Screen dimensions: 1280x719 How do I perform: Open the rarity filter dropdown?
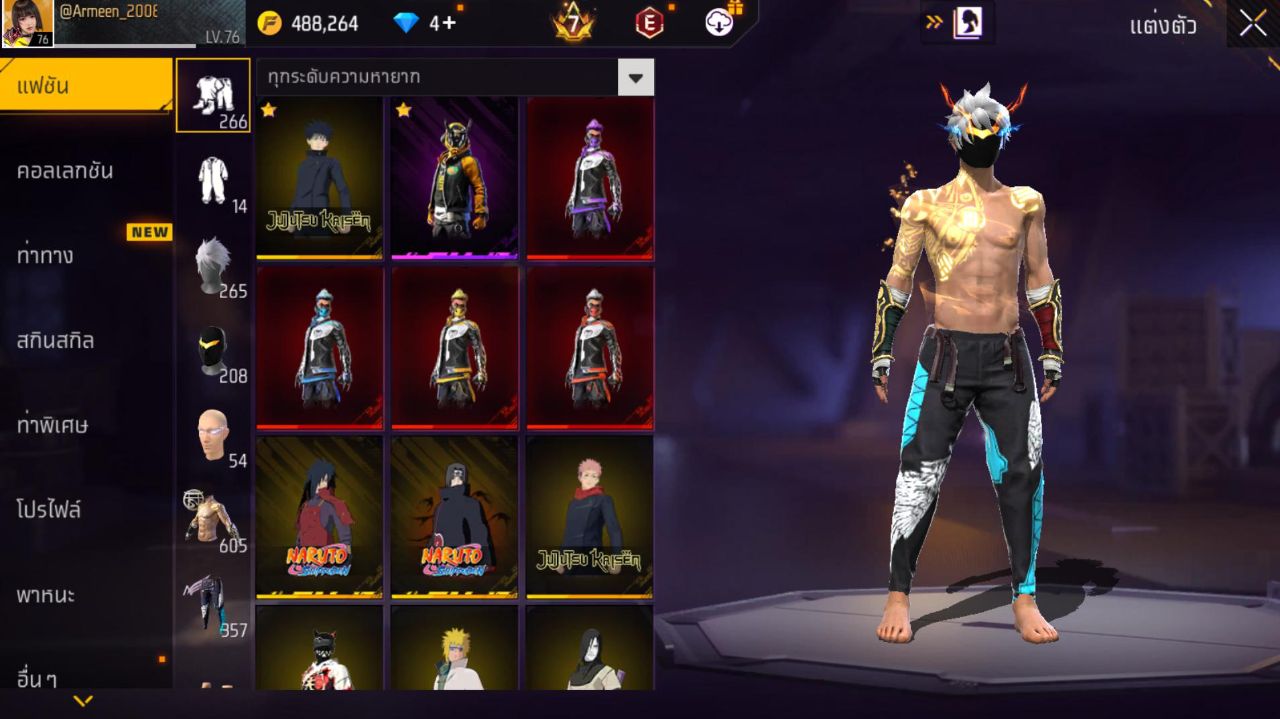(x=635, y=77)
